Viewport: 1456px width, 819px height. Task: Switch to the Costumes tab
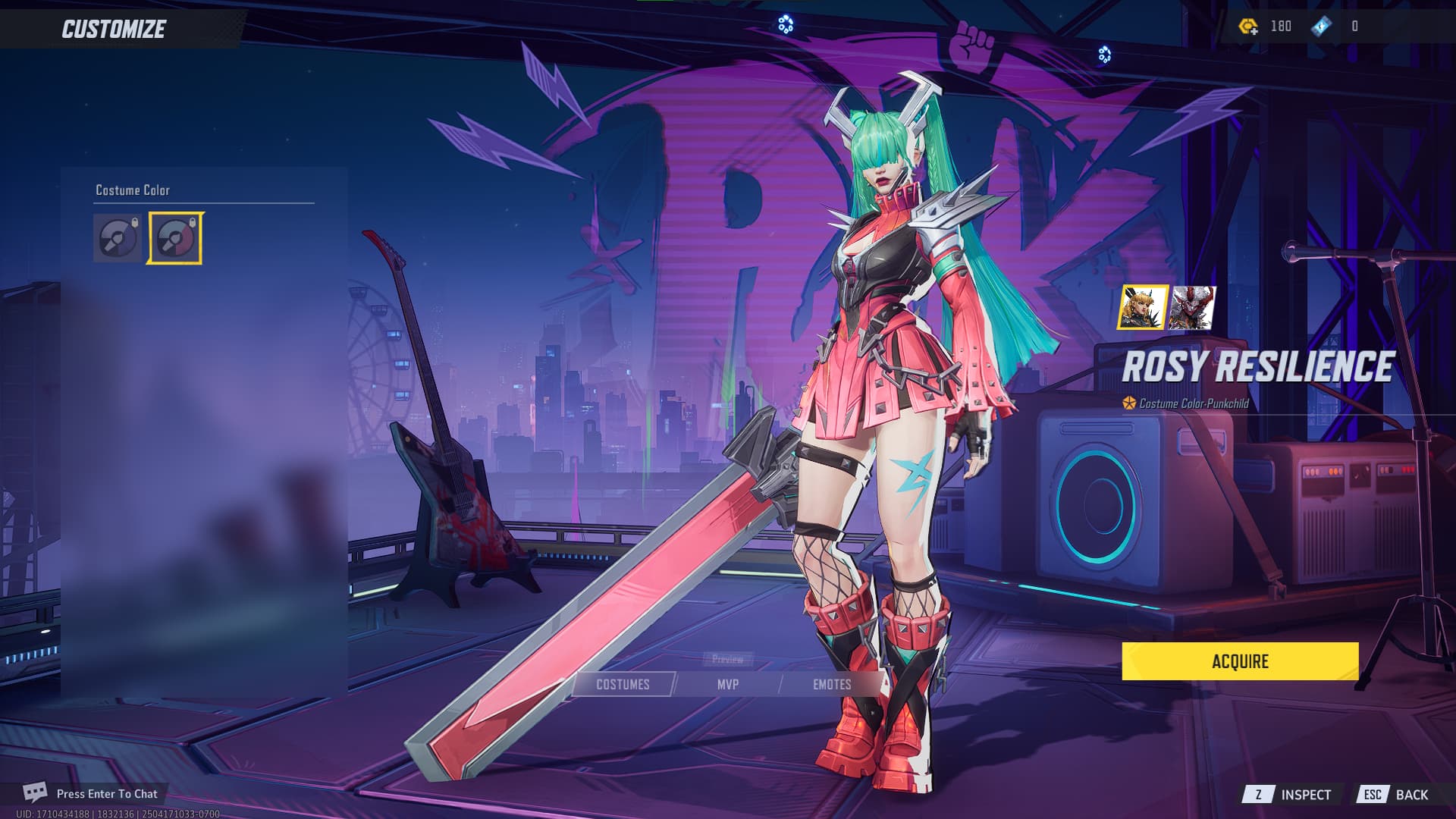point(623,684)
